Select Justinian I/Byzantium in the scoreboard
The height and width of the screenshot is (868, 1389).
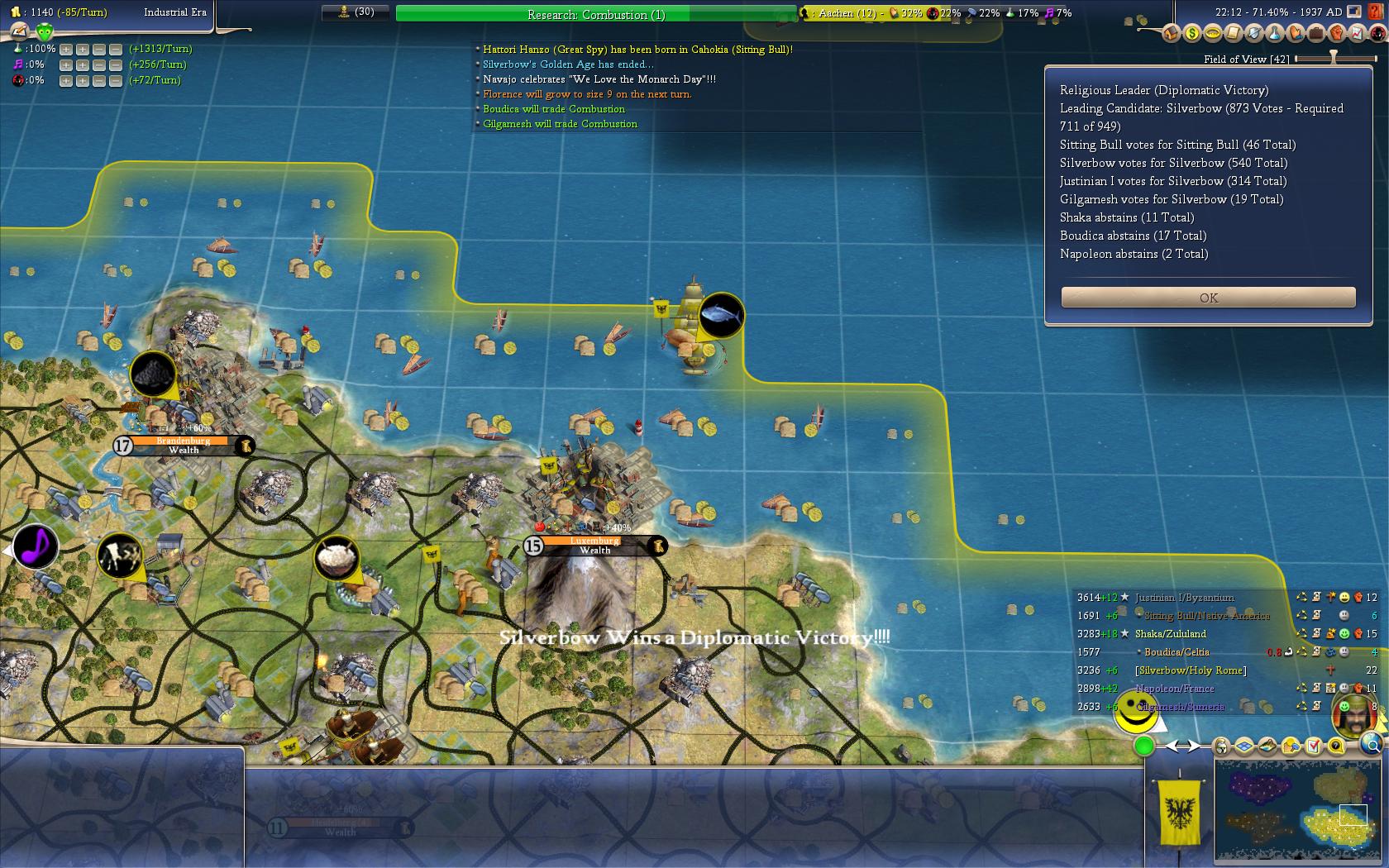pos(1184,598)
